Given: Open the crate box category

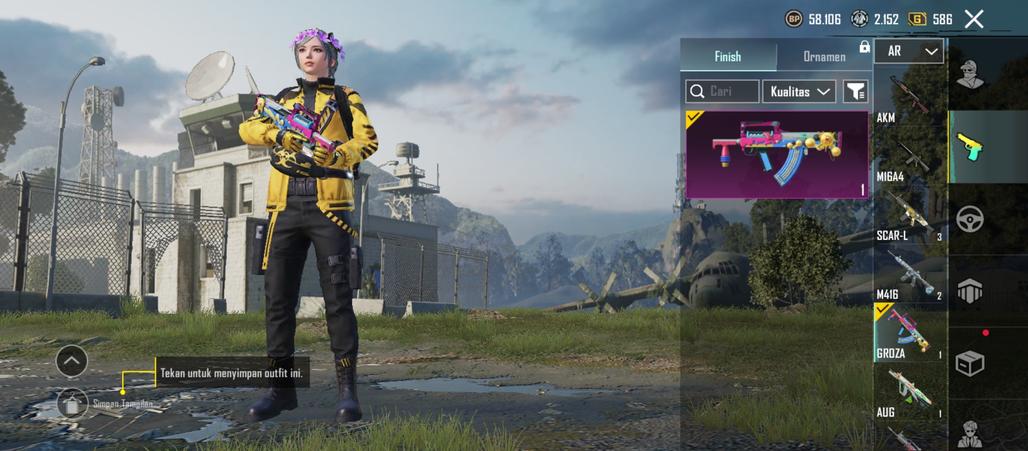Looking at the screenshot, I should click(969, 363).
